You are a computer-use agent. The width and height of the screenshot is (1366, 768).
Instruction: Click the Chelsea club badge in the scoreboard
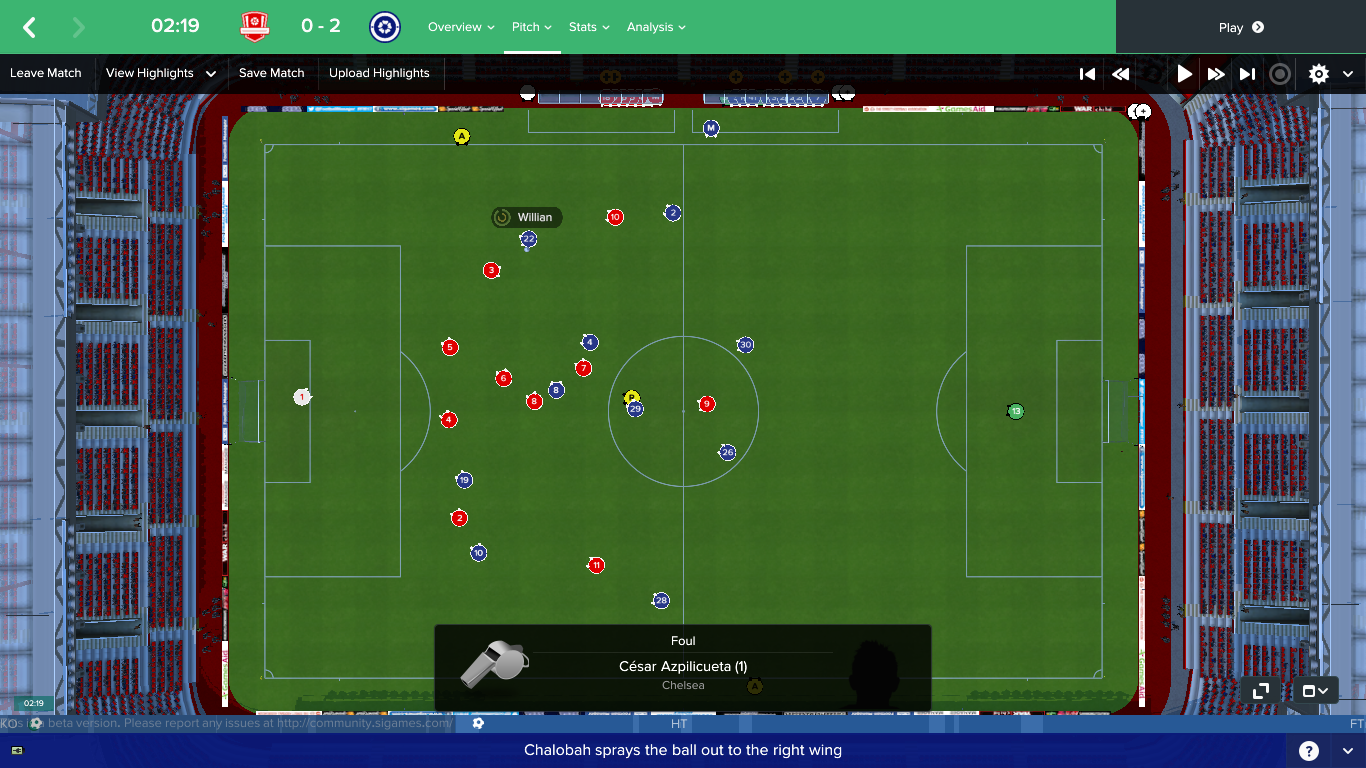[384, 26]
